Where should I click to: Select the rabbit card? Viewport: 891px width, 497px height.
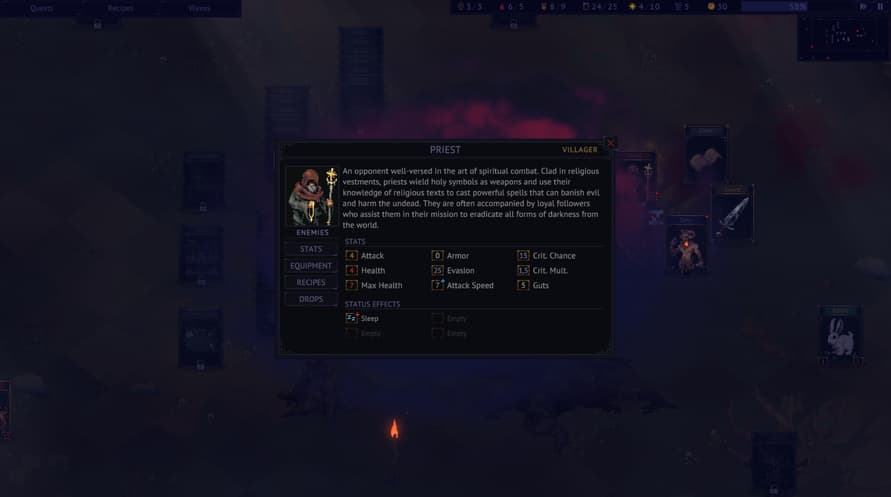(840, 337)
